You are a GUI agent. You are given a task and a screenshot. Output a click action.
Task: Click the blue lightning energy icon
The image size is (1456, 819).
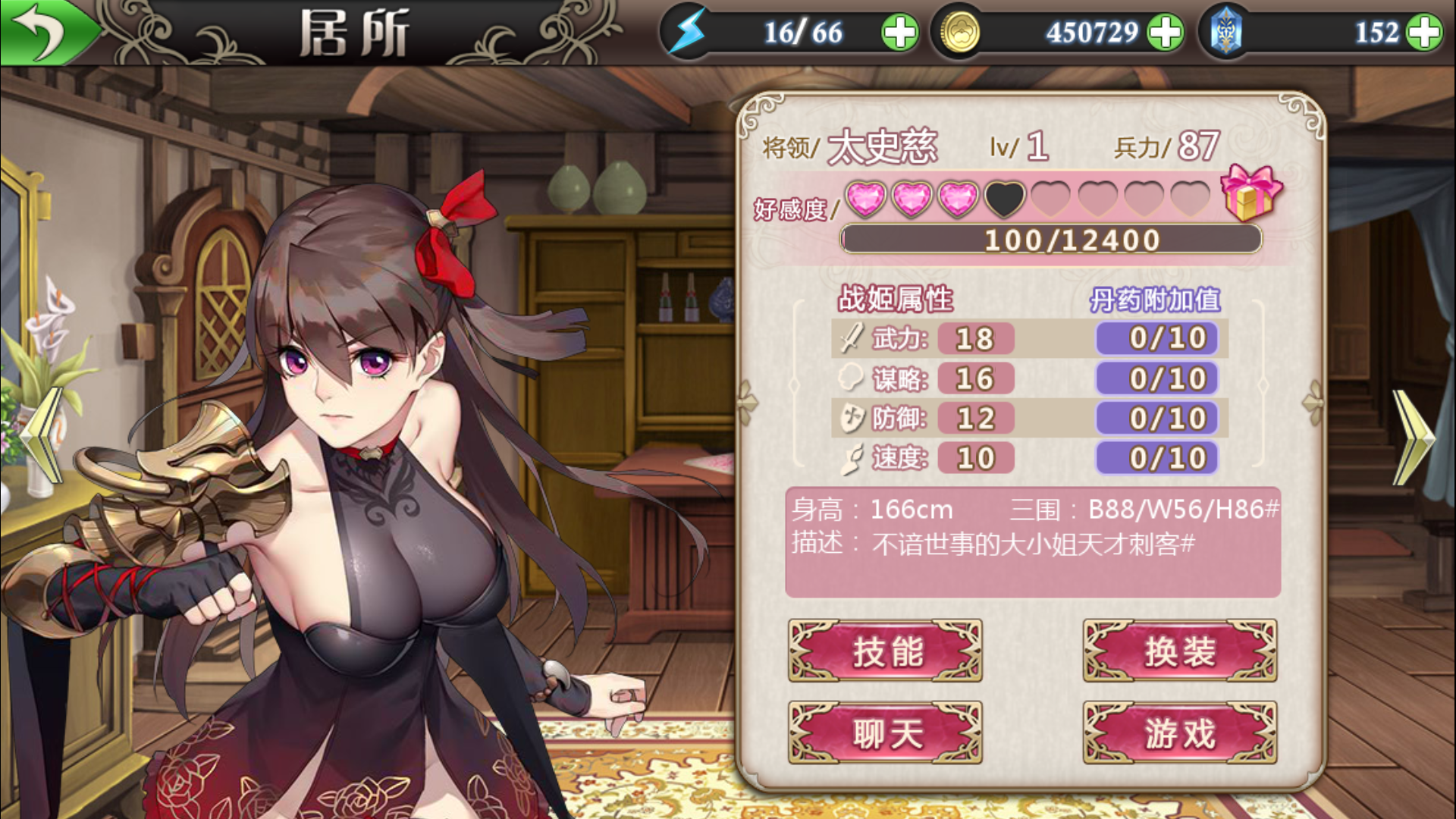click(686, 30)
